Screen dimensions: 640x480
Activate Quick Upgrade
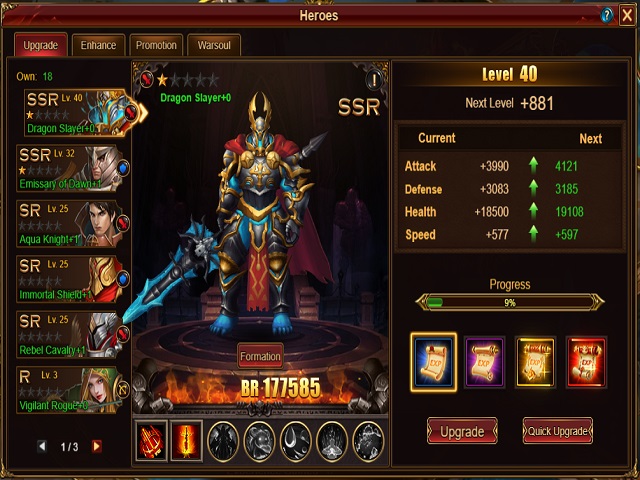point(557,431)
